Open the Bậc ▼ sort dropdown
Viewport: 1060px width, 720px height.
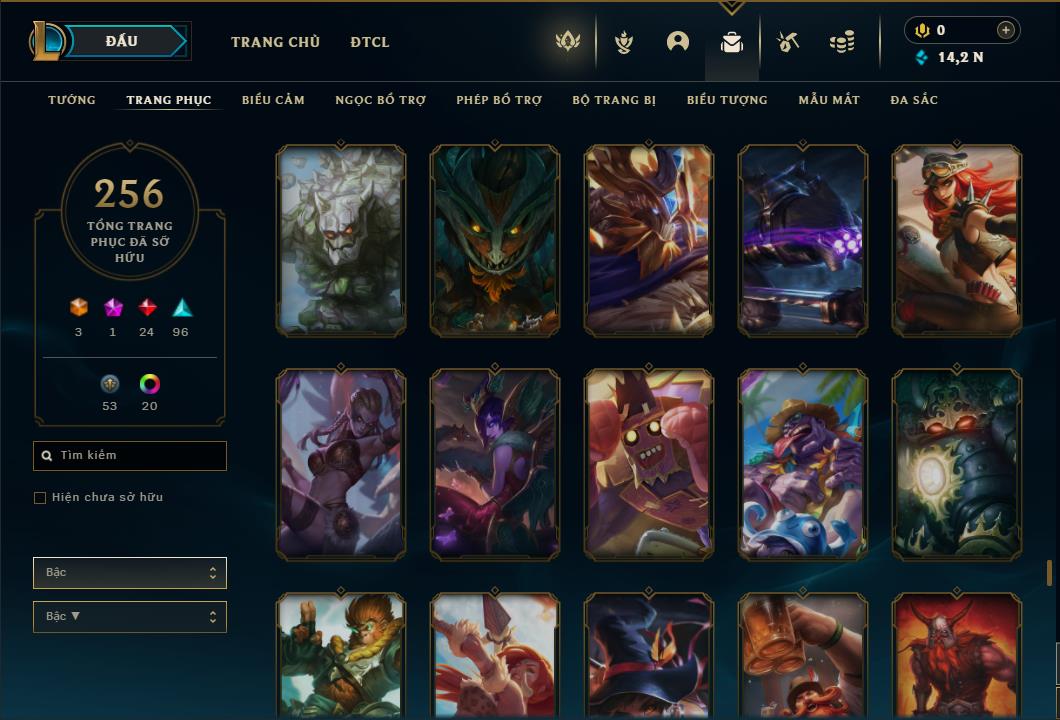[x=130, y=617]
